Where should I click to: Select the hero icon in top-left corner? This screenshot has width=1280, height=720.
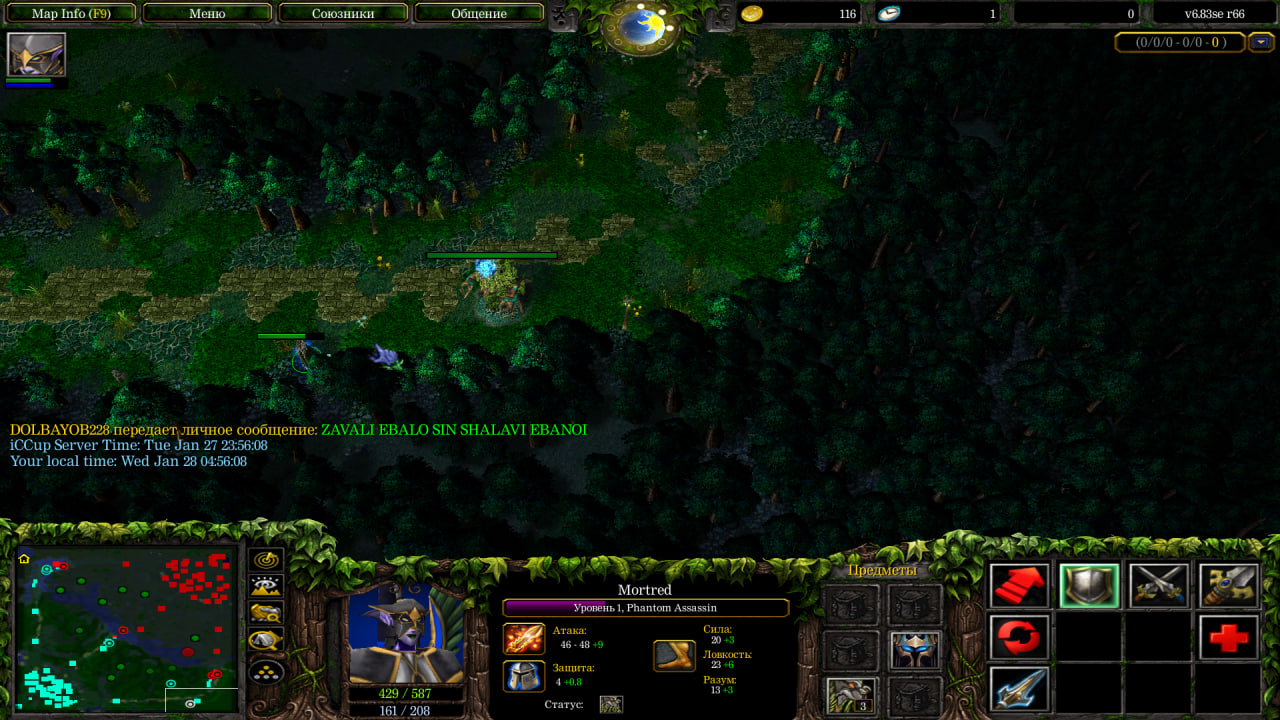(37, 55)
